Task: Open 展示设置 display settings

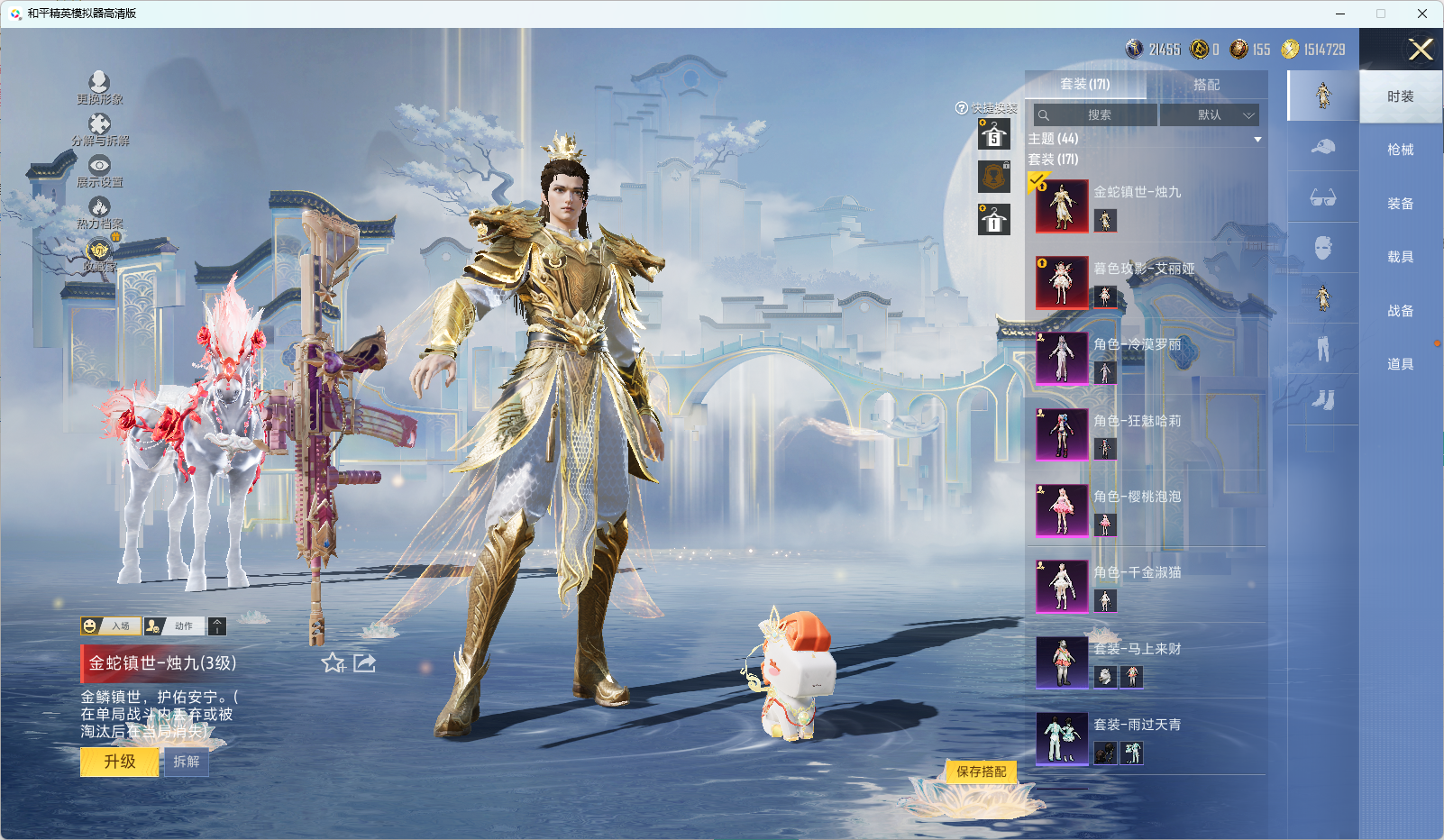Action: (99, 170)
